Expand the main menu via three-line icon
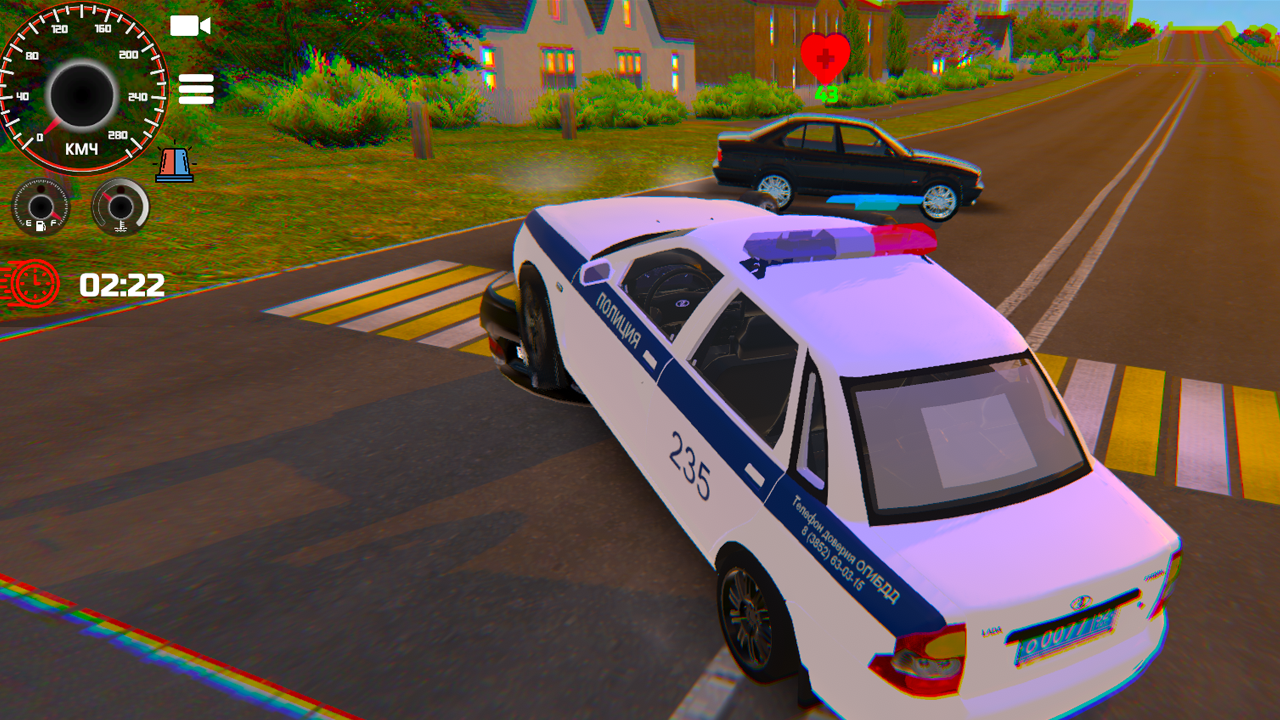The height and width of the screenshot is (720, 1280). pyautogui.click(x=197, y=90)
